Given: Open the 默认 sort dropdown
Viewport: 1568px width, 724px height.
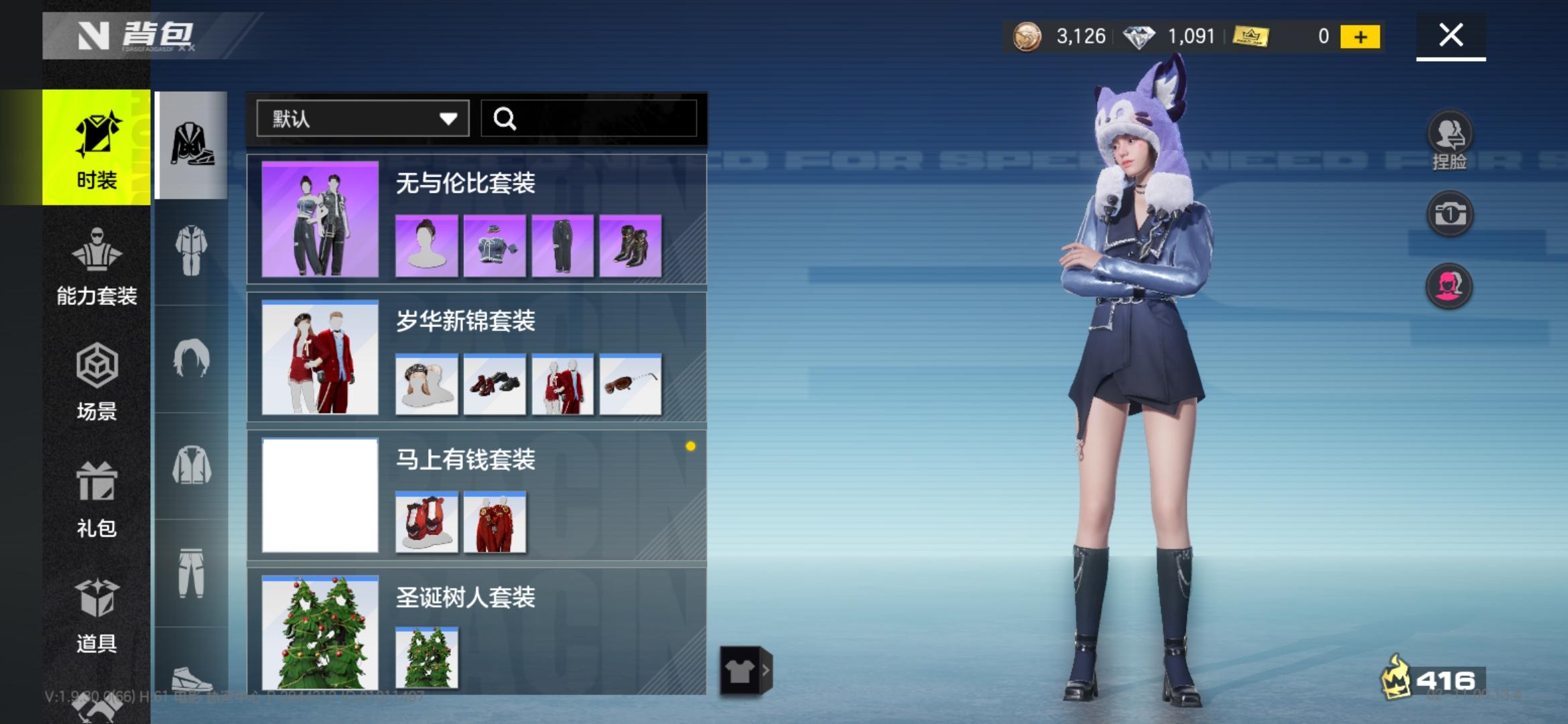Looking at the screenshot, I should point(362,118).
